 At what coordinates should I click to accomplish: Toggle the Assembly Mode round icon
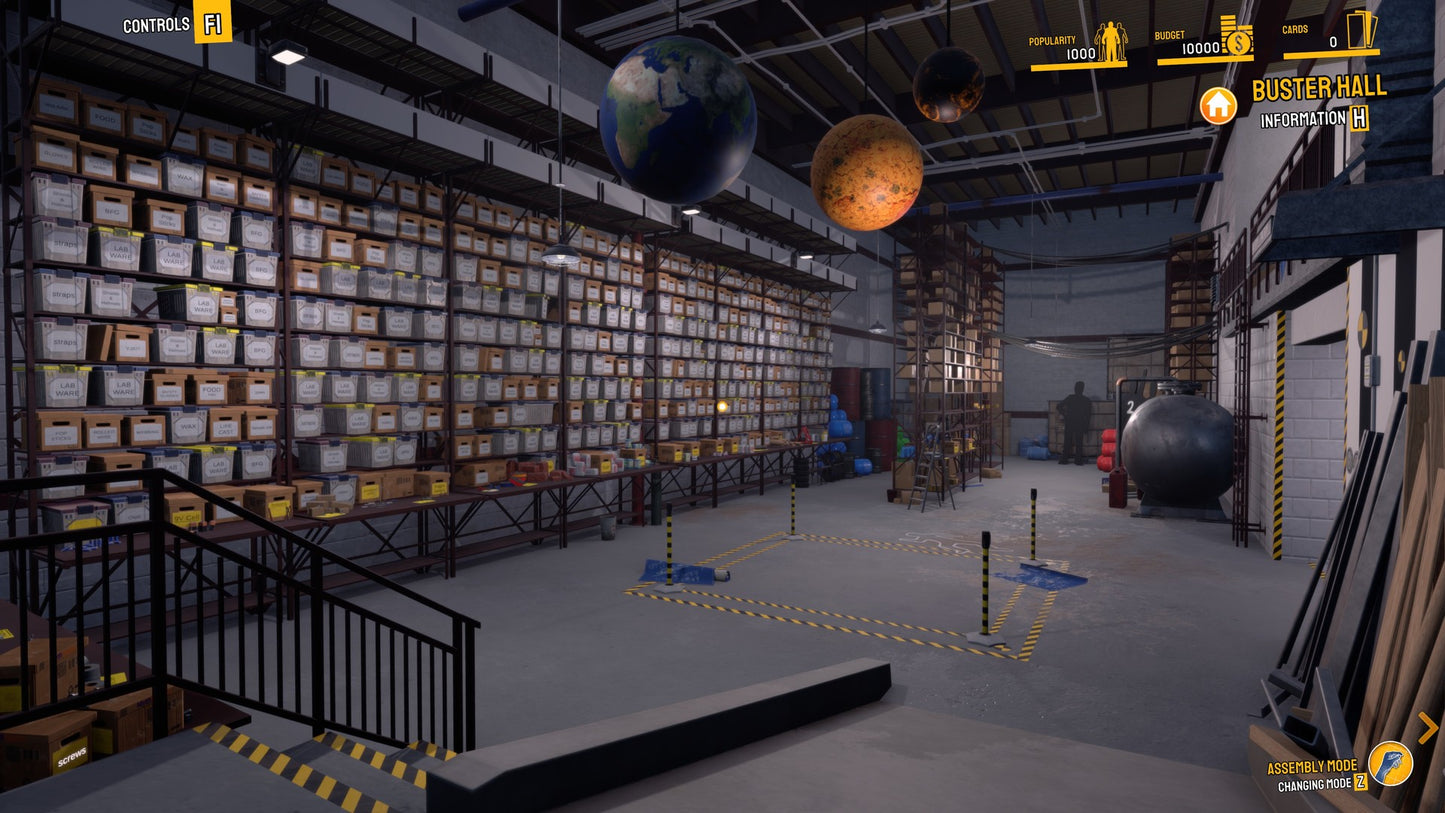(1390, 763)
